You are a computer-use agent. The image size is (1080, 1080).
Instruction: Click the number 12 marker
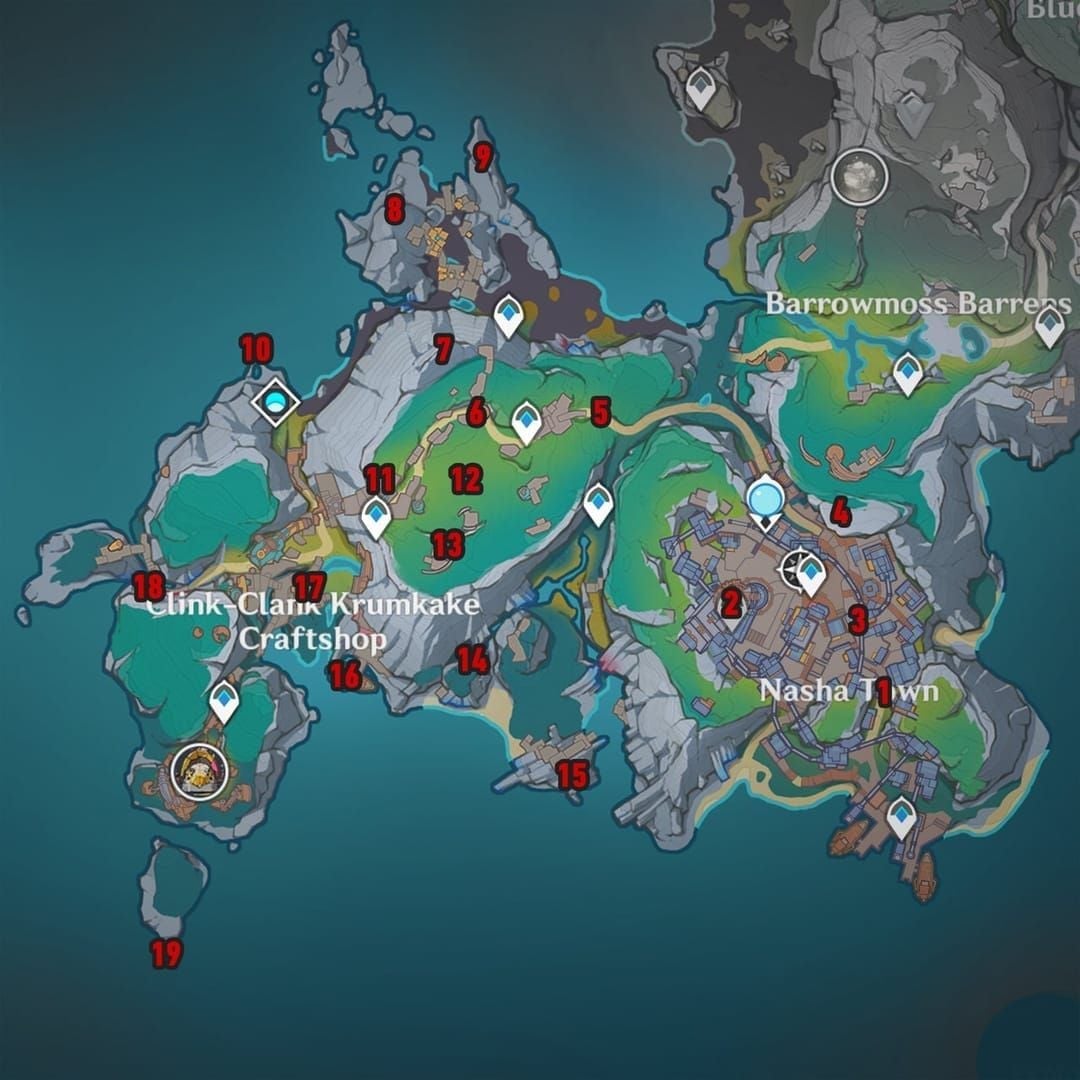[466, 479]
